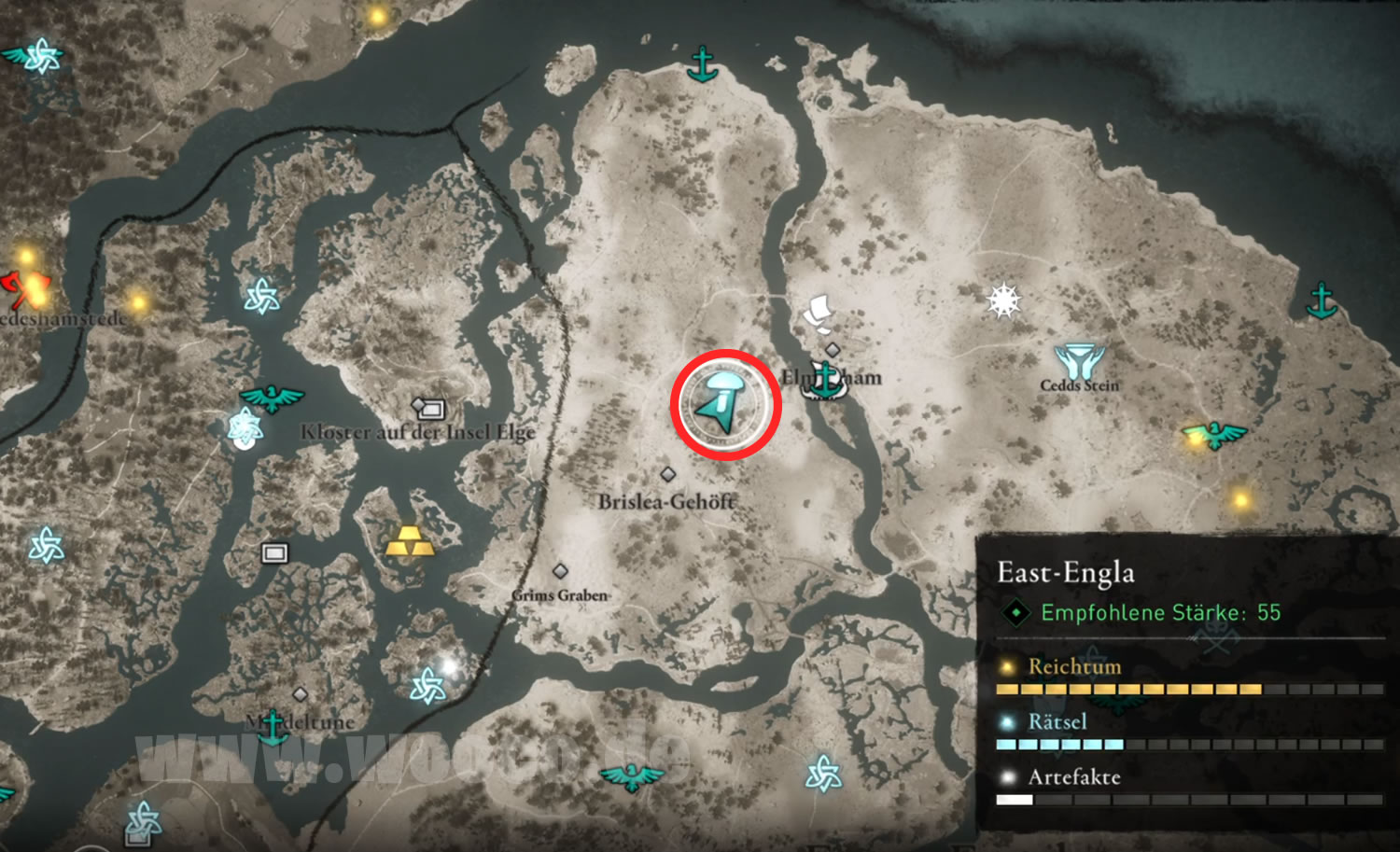Select the Kloster auf der Insel Elge marker

pos(428,408)
